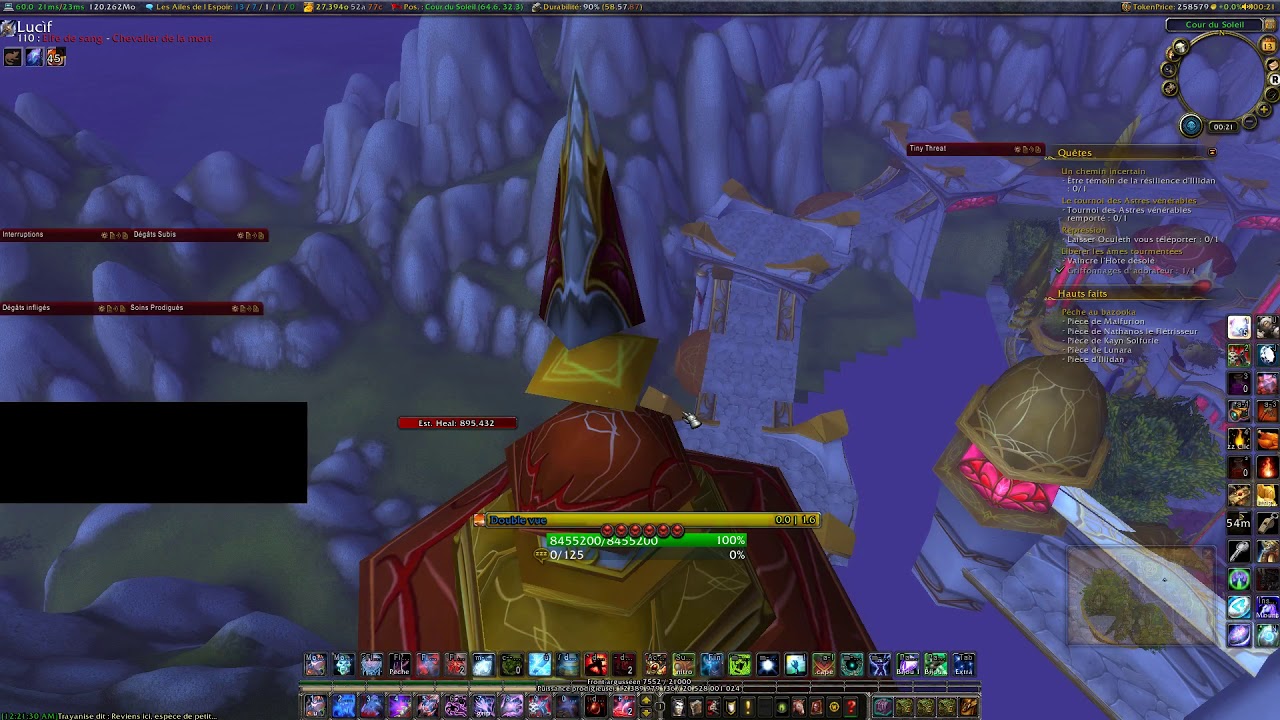Open quest 'Le tournoi des Astres vénérables'
Screen dimensions: 1280x720
[x=1128, y=201]
